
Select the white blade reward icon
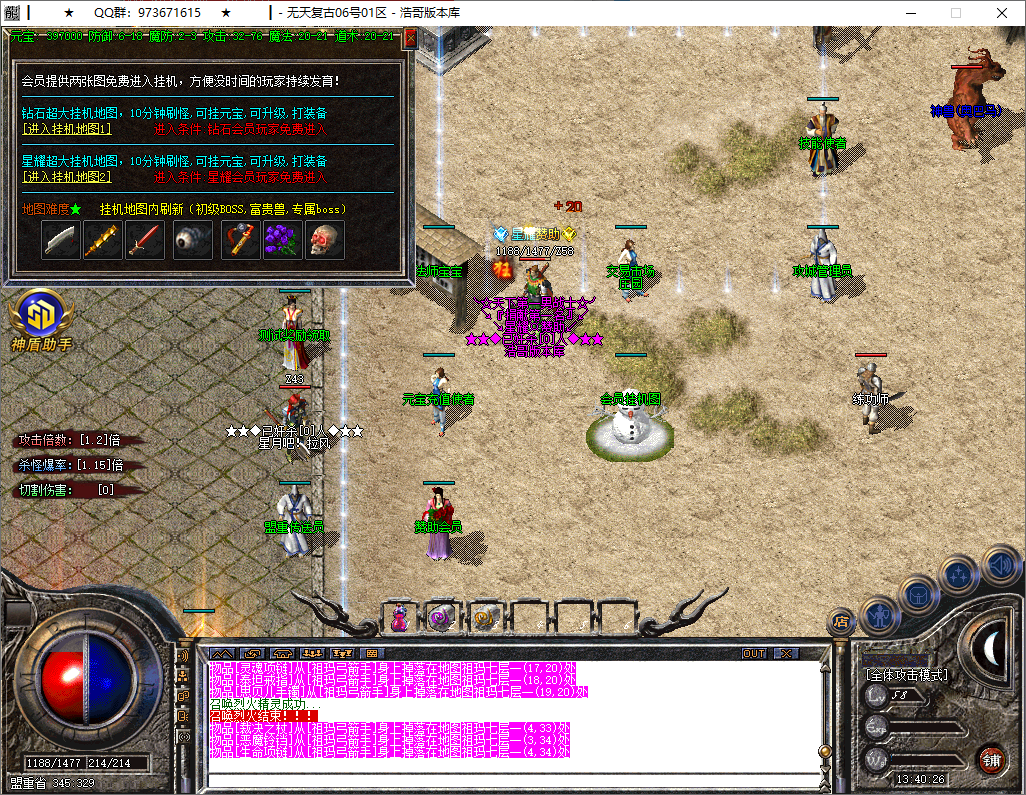pos(61,240)
